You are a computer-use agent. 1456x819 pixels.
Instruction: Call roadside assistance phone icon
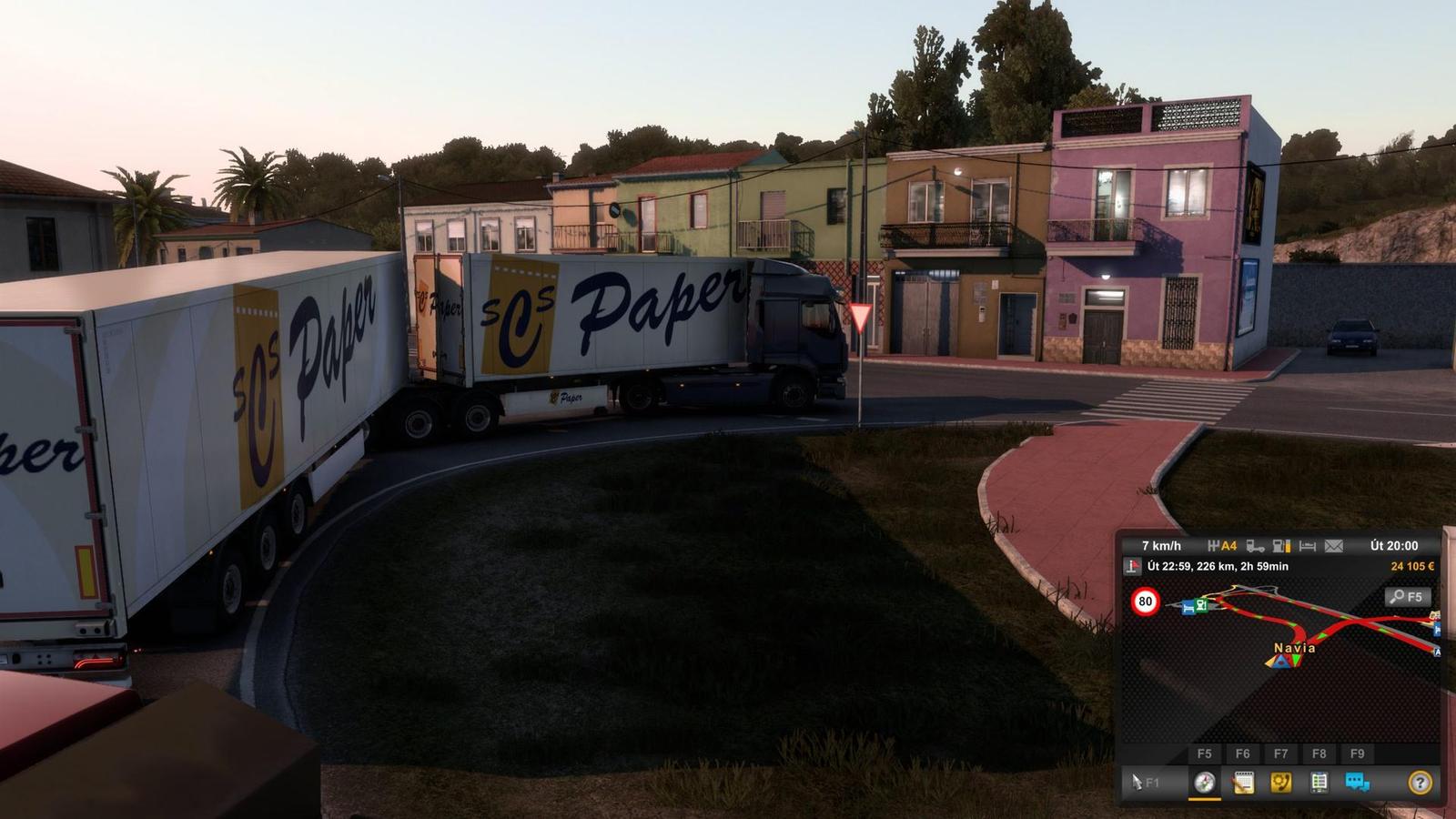point(1281,784)
